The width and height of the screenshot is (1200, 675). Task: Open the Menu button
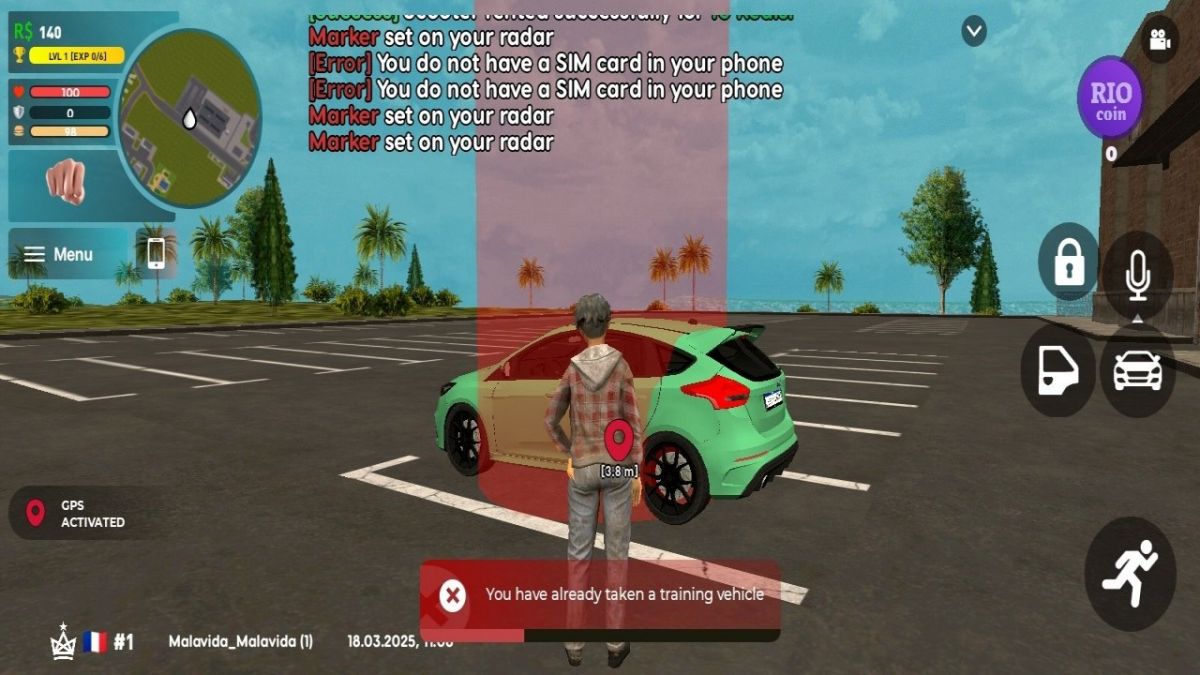[60, 254]
